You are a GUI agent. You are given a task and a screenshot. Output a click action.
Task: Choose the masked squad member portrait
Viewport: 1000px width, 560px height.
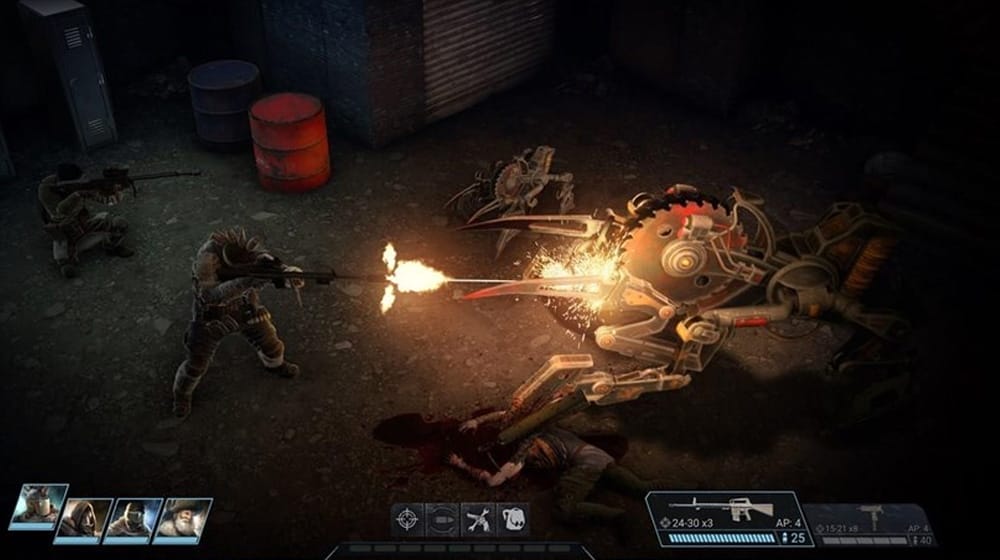click(x=133, y=518)
